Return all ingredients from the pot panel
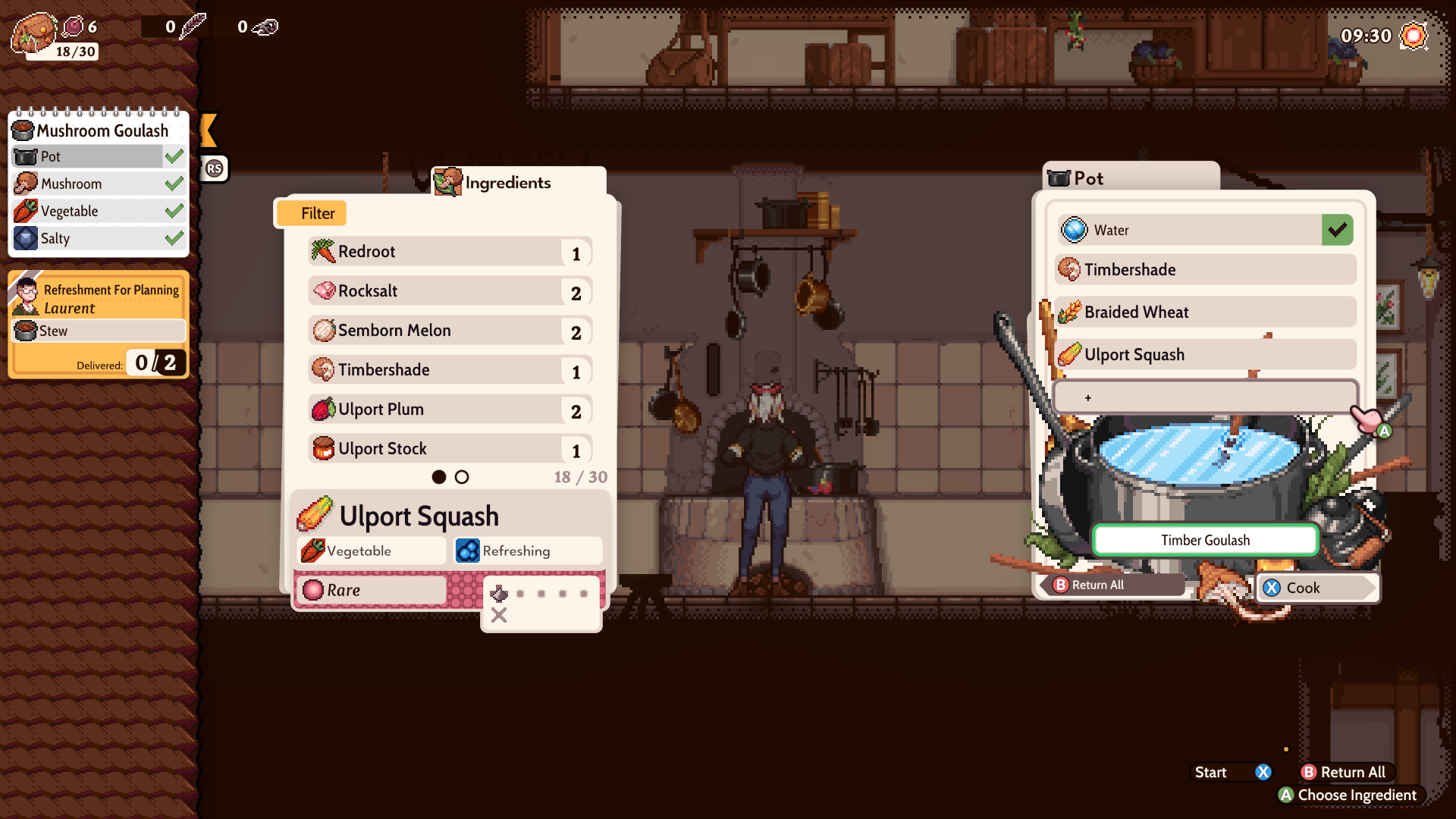1456x819 pixels. (1113, 585)
